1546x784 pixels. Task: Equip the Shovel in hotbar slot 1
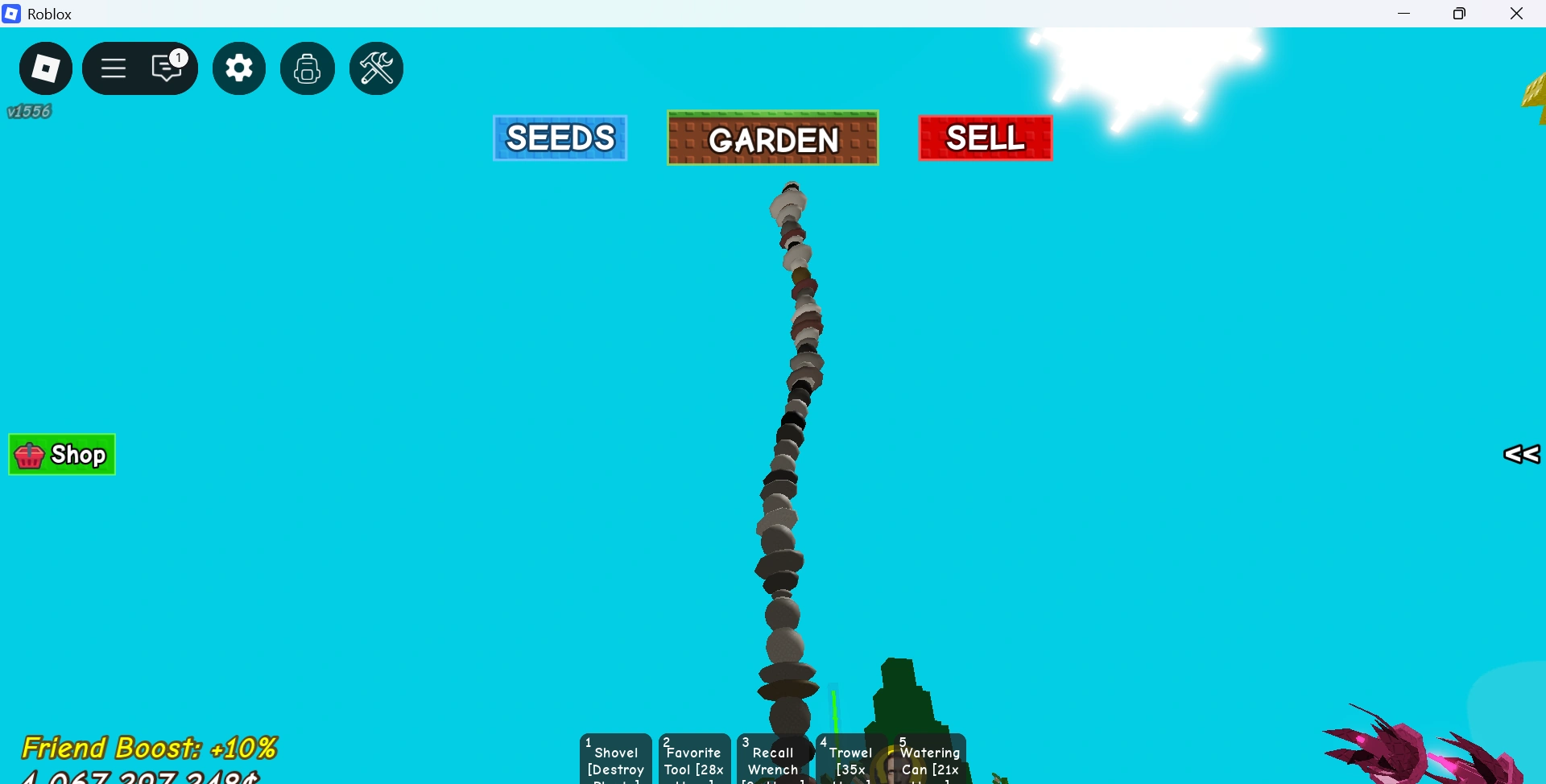click(614, 759)
